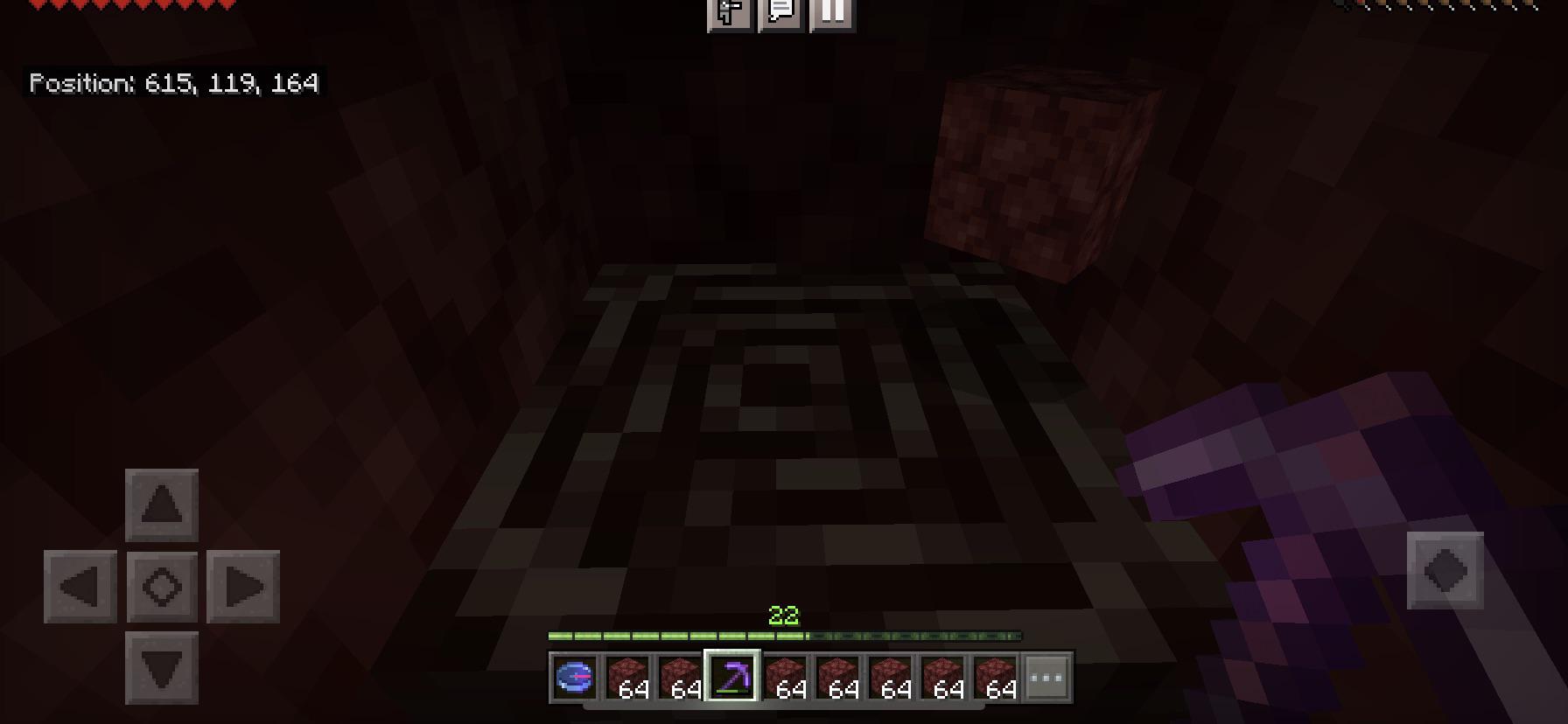Tap the Position coordinates text display
This screenshot has height=724, width=1568.
[173, 84]
